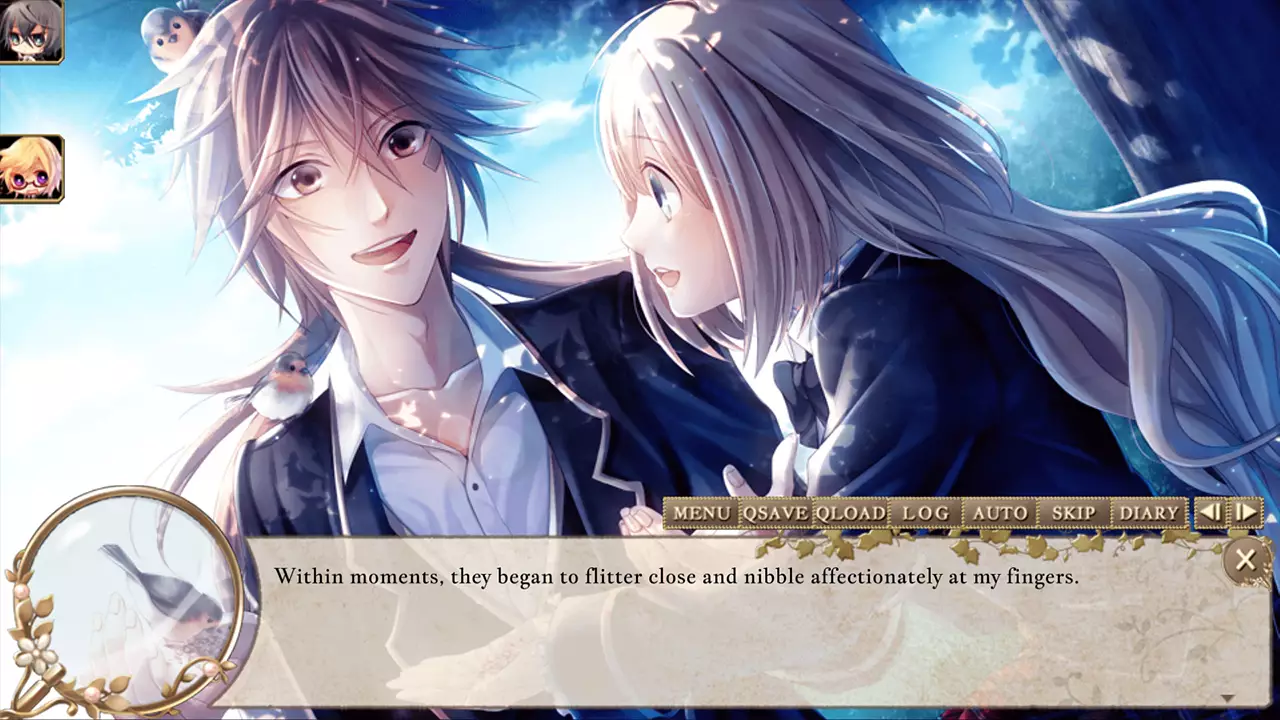The image size is (1280, 720).
Task: Open the MENU
Action: (702, 512)
